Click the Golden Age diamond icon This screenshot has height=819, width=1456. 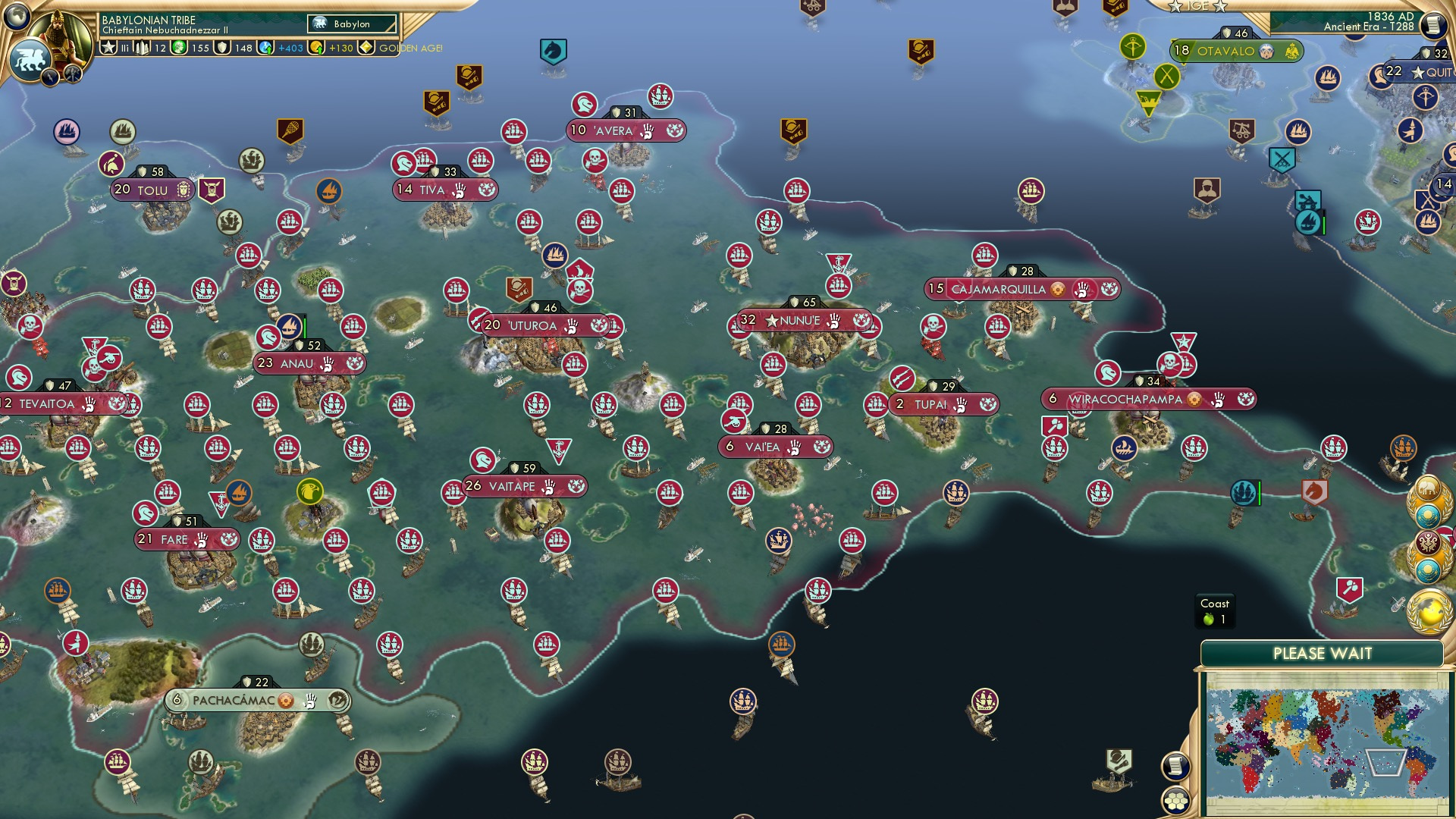pos(366,48)
